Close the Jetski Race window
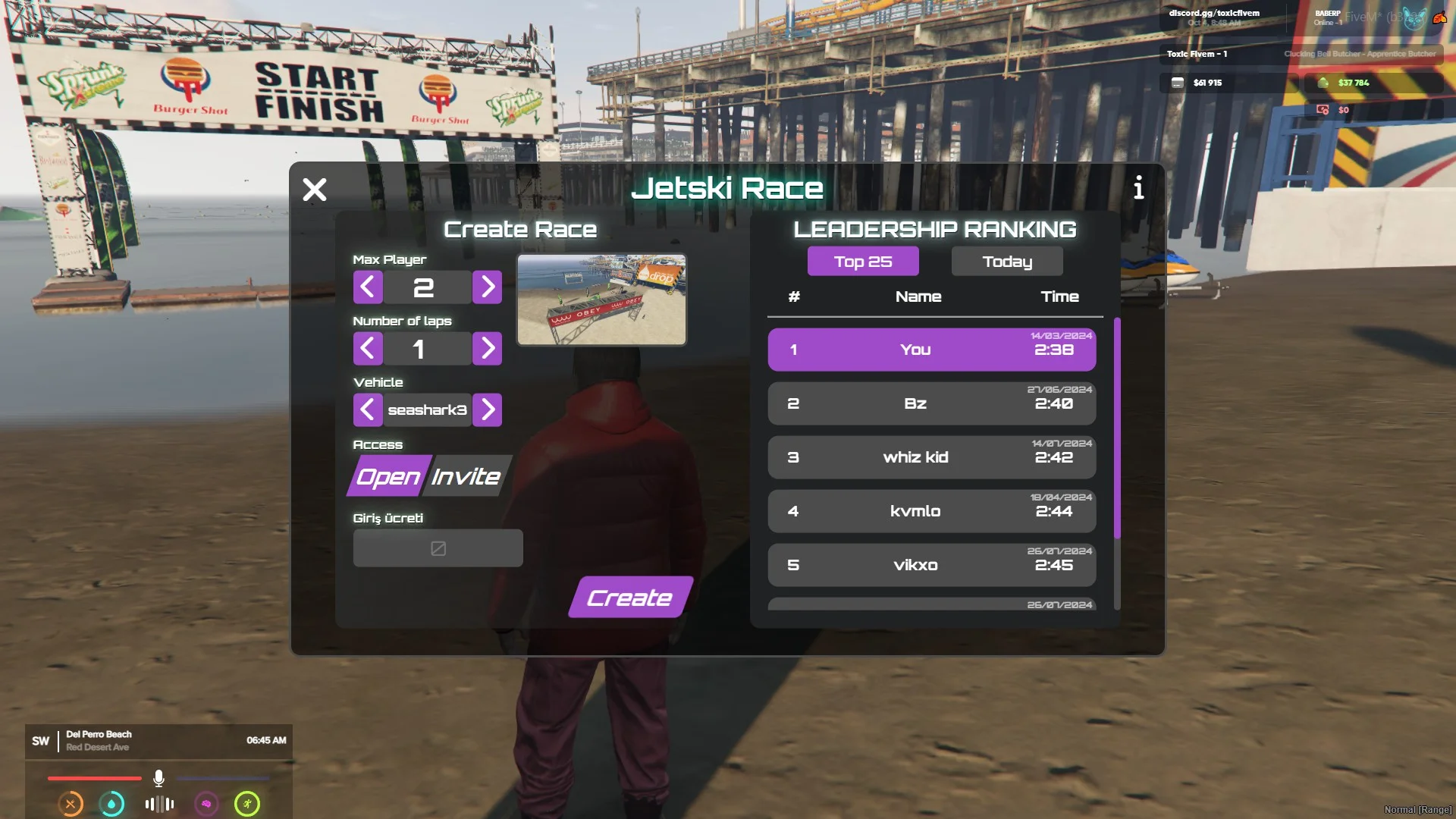 (x=314, y=189)
